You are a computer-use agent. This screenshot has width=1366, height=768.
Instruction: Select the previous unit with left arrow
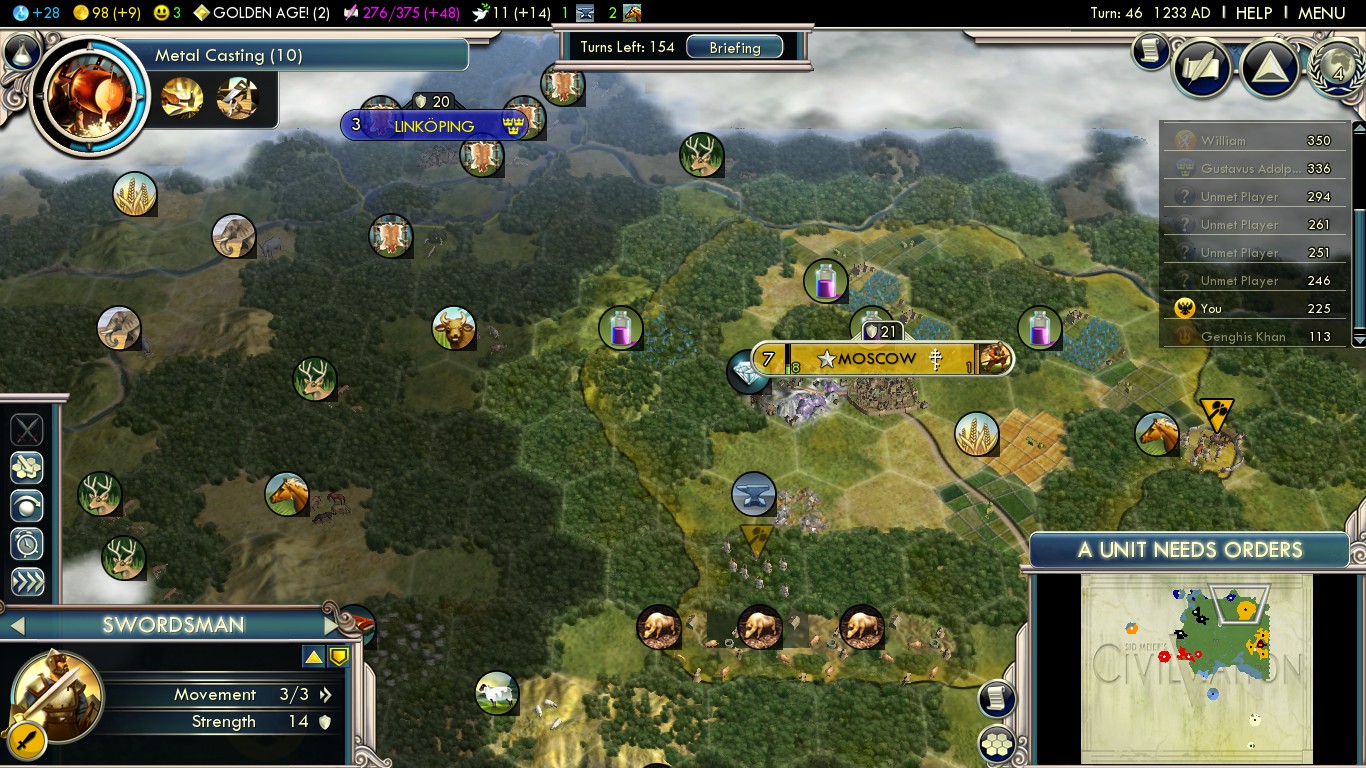coord(16,626)
